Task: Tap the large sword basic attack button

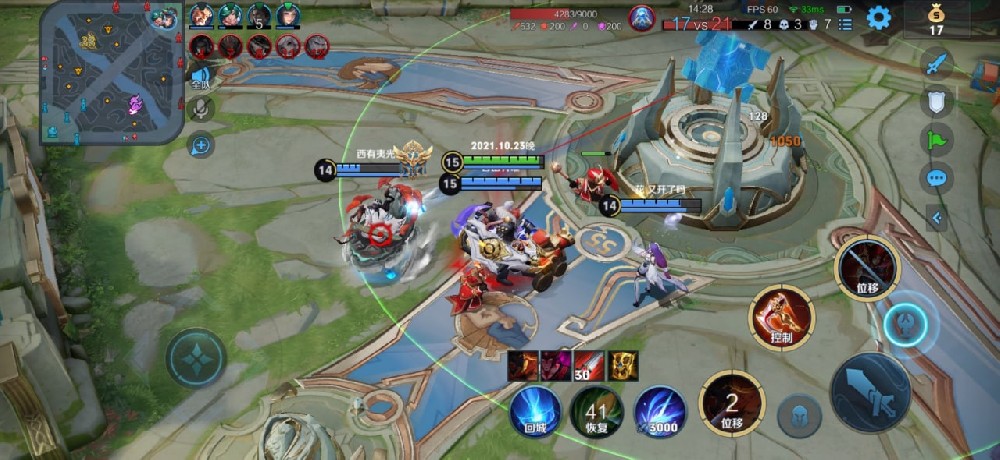Action: [x=870, y=392]
